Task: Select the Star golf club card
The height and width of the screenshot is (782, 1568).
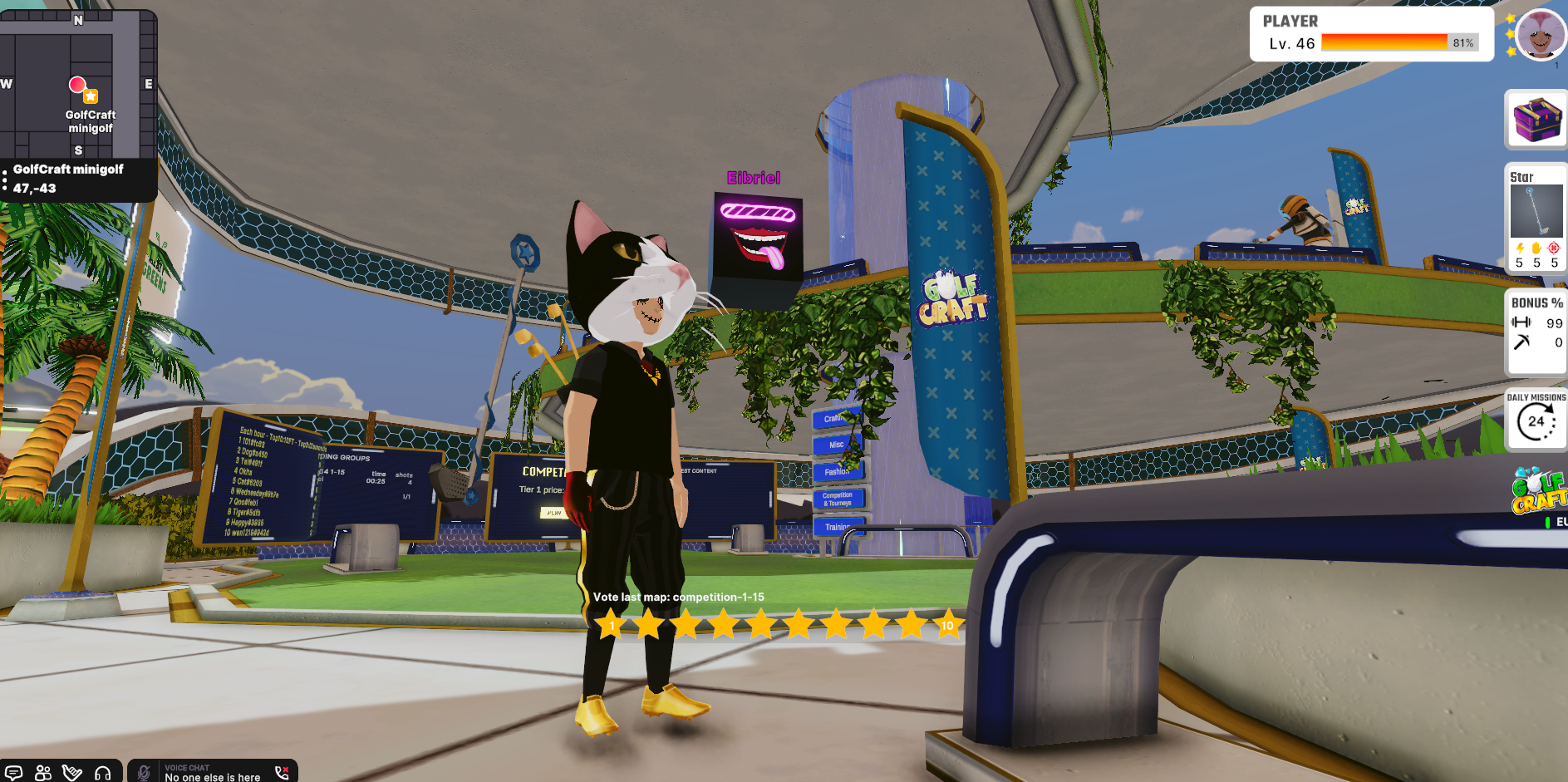Action: click(1536, 218)
